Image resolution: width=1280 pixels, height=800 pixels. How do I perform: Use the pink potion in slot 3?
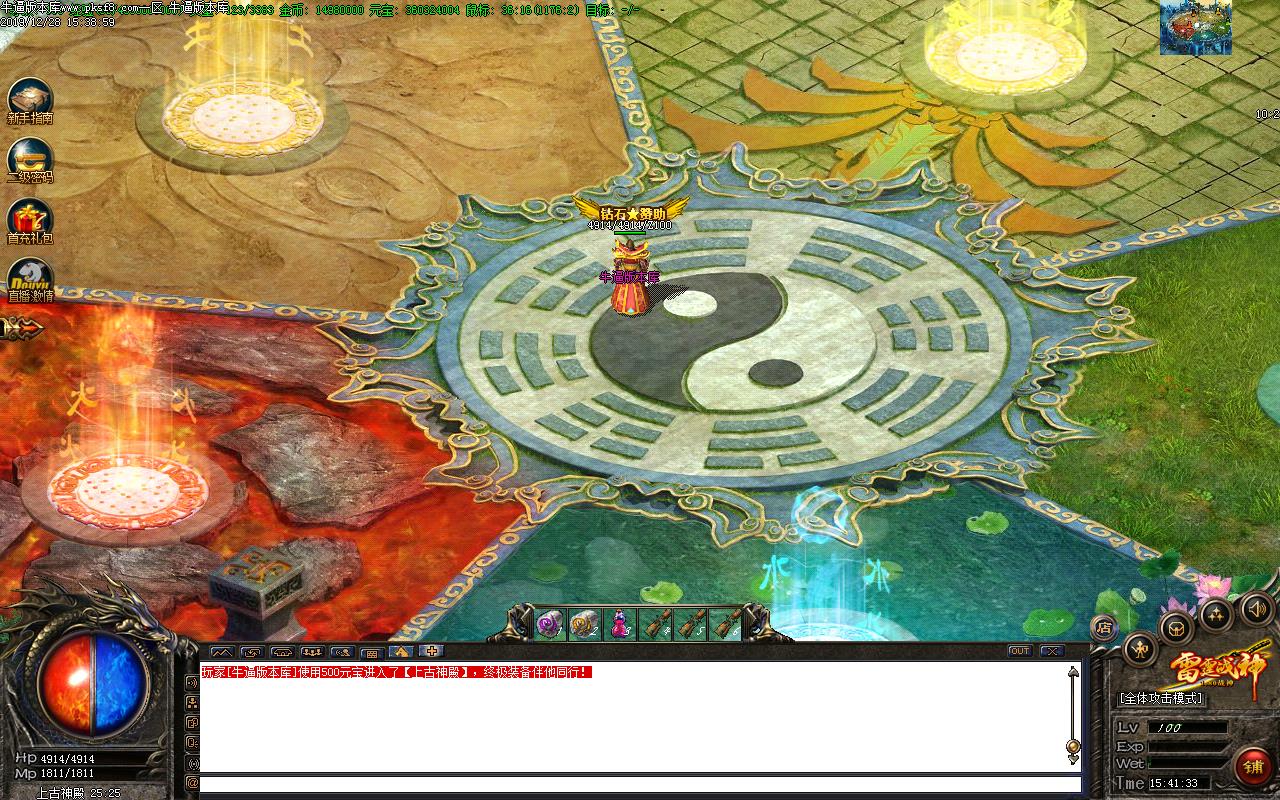click(x=619, y=622)
